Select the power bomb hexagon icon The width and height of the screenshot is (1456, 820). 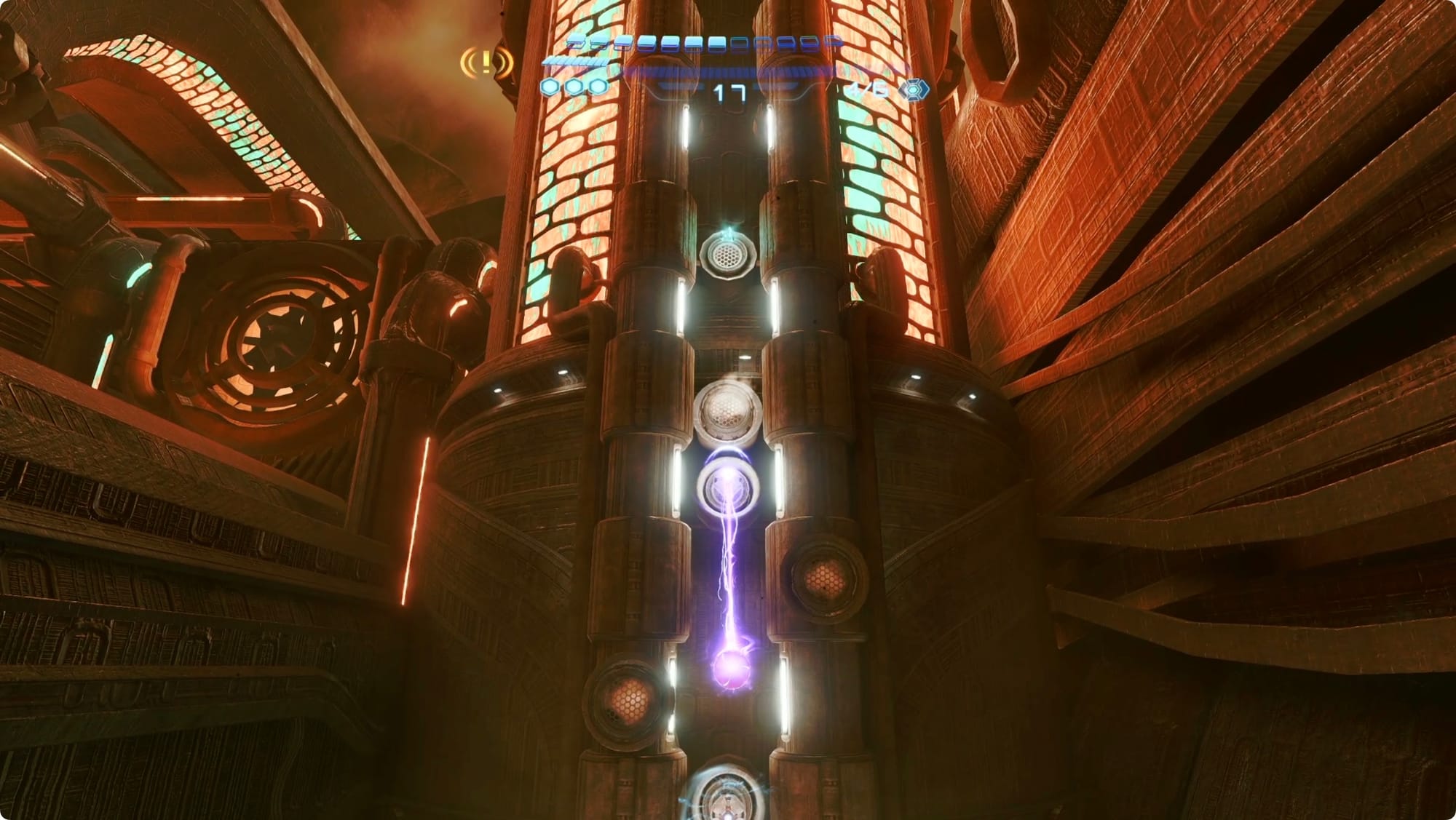[914, 90]
